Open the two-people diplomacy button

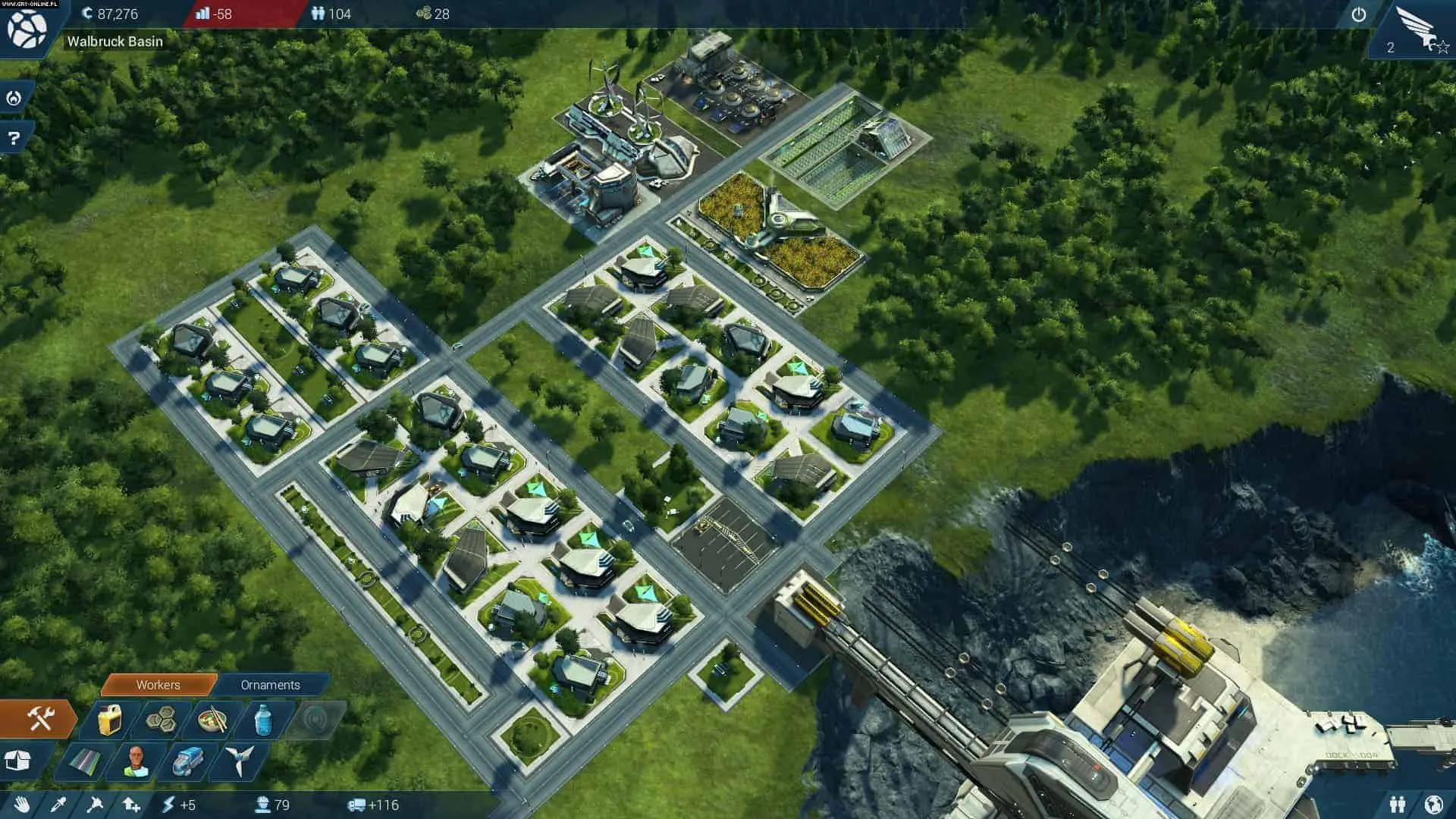(x=1398, y=804)
